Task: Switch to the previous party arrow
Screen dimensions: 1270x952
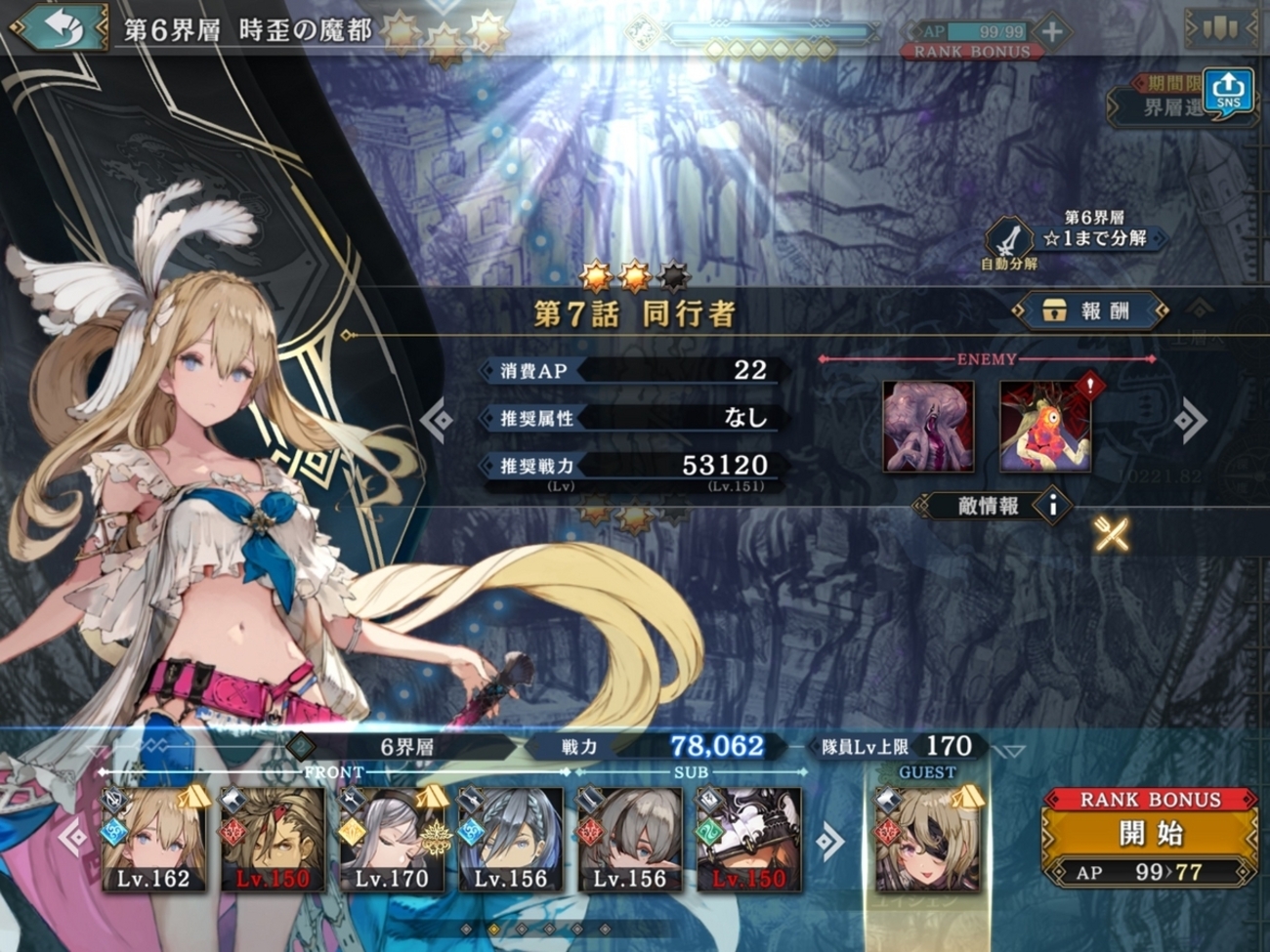Action: tap(72, 838)
